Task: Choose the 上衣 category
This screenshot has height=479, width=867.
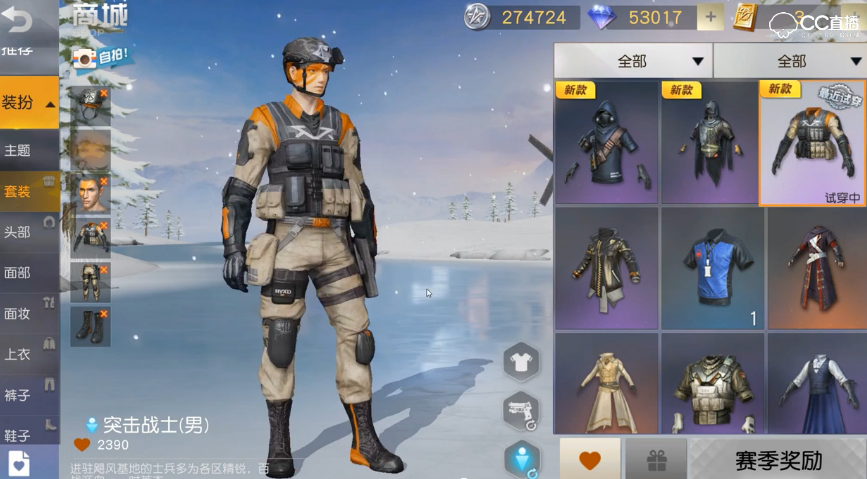Action: pyautogui.click(x=18, y=353)
